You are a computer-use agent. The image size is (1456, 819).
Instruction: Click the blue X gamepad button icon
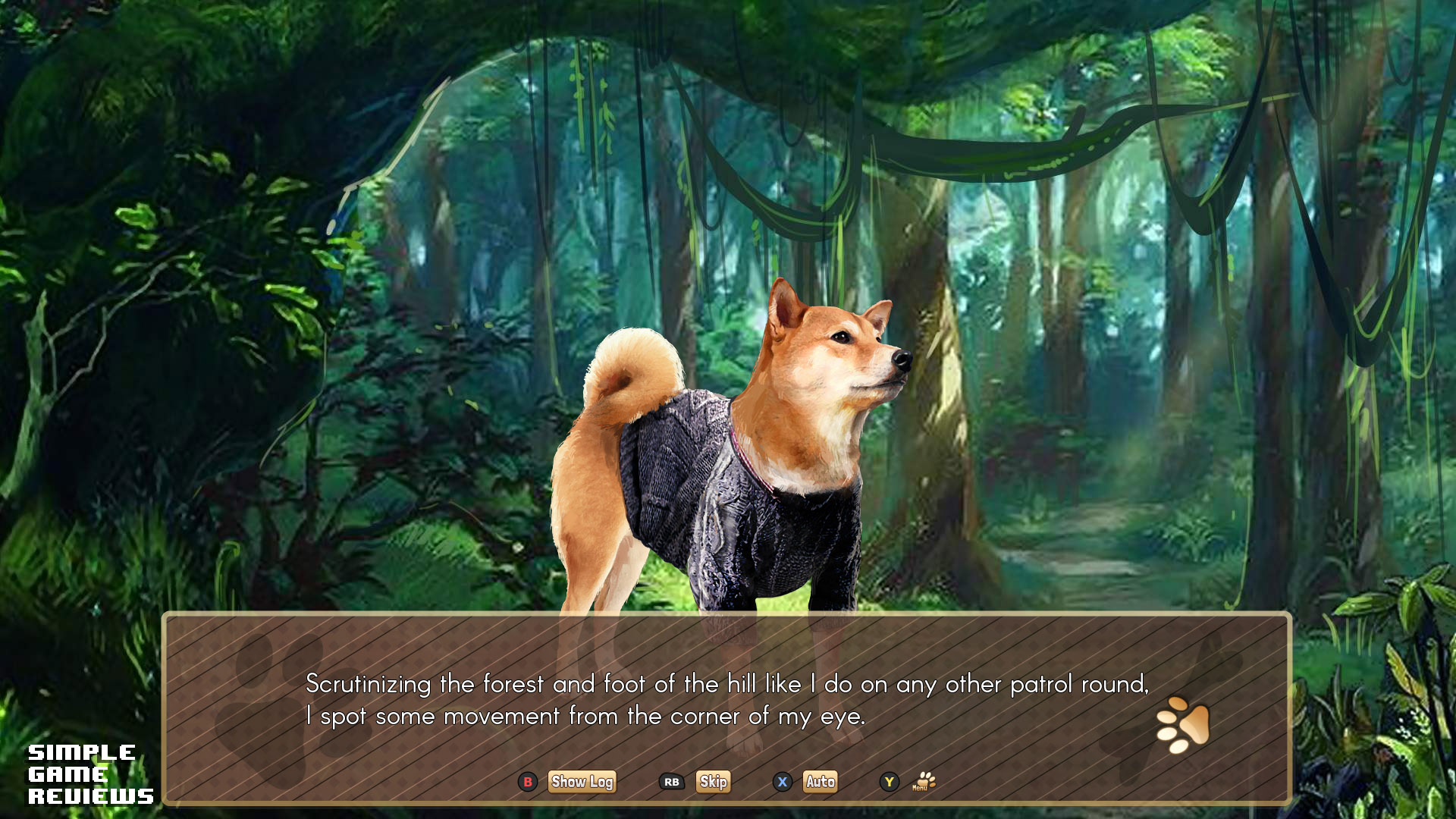783,782
